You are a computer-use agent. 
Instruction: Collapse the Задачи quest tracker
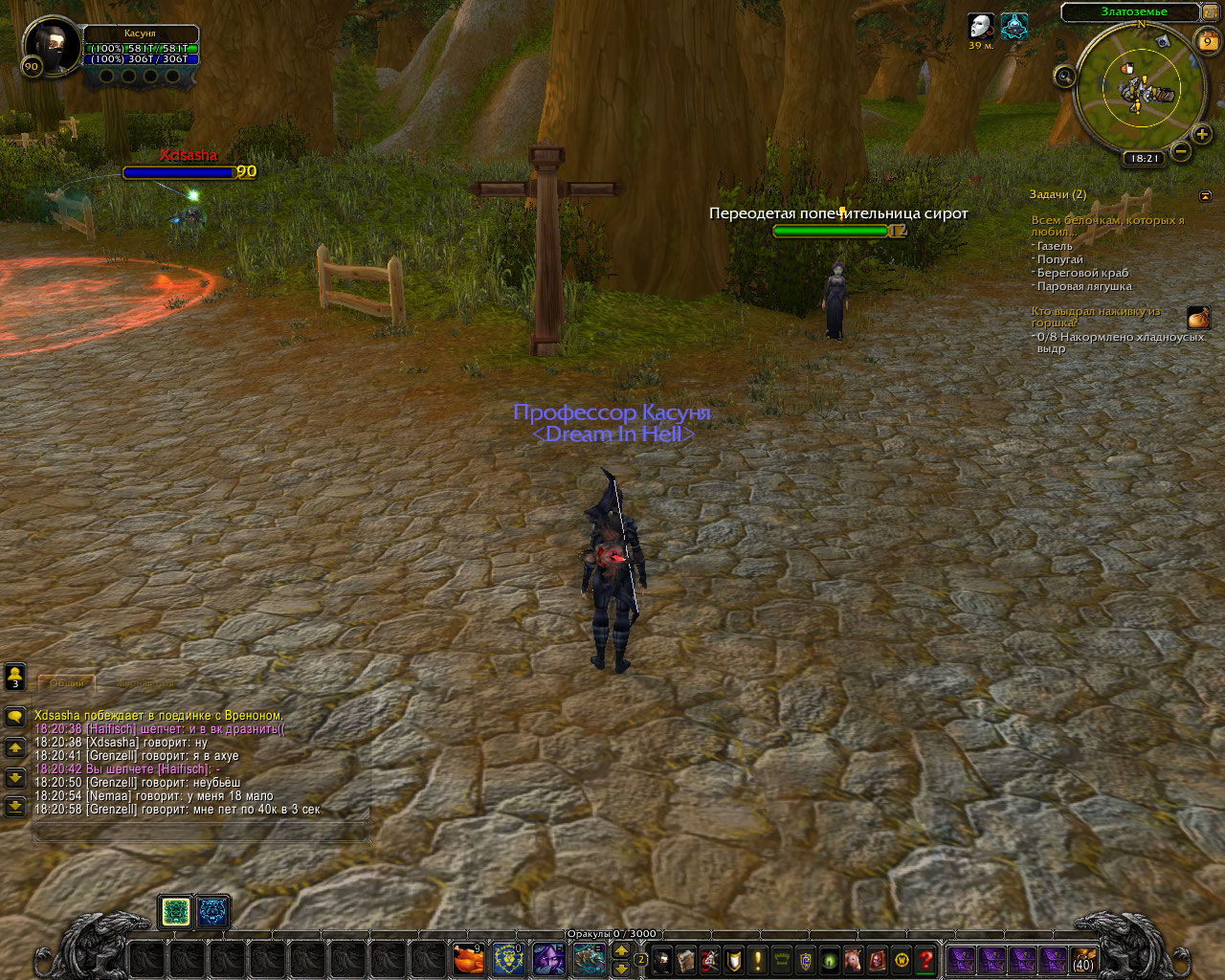(1205, 195)
